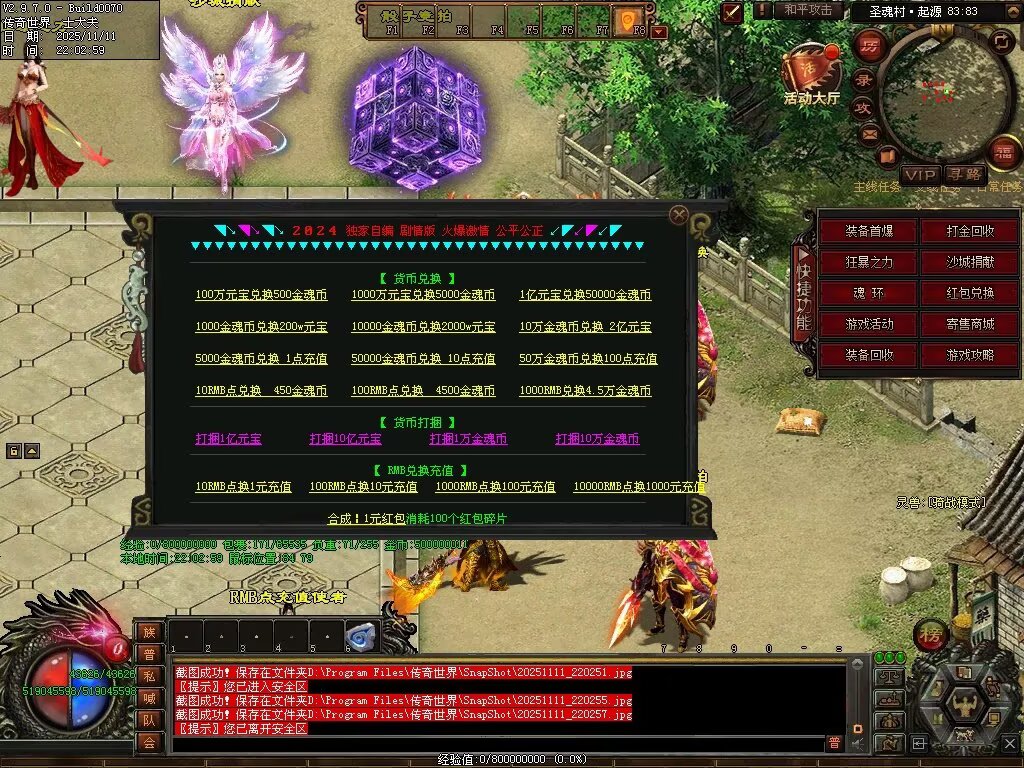Click 合成 1元红包 synthesis link
The image size is (1024, 768).
pos(418,519)
